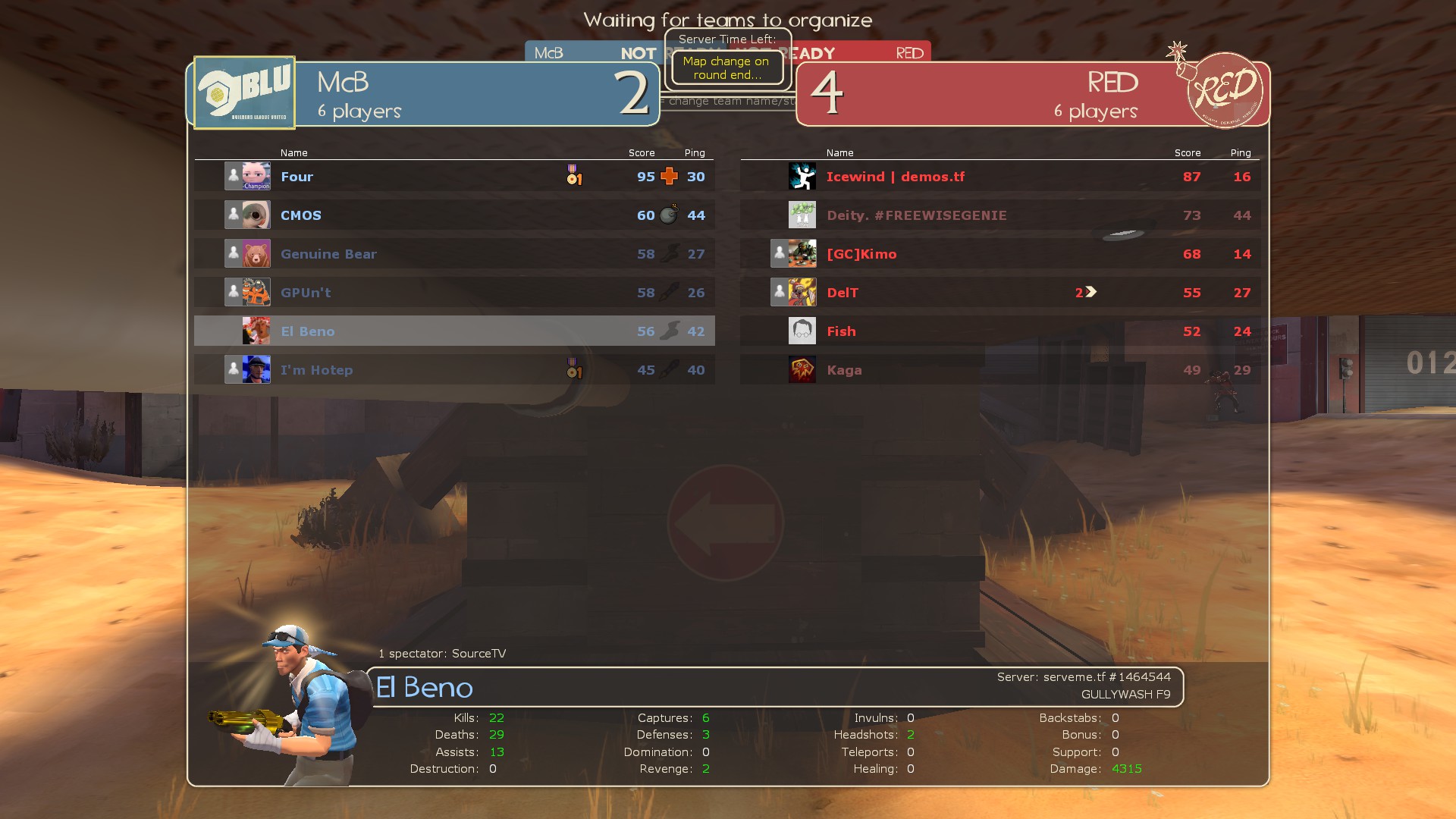Click the RED team logo emblem
Viewport: 1456px width, 819px height.
pos(1224,90)
